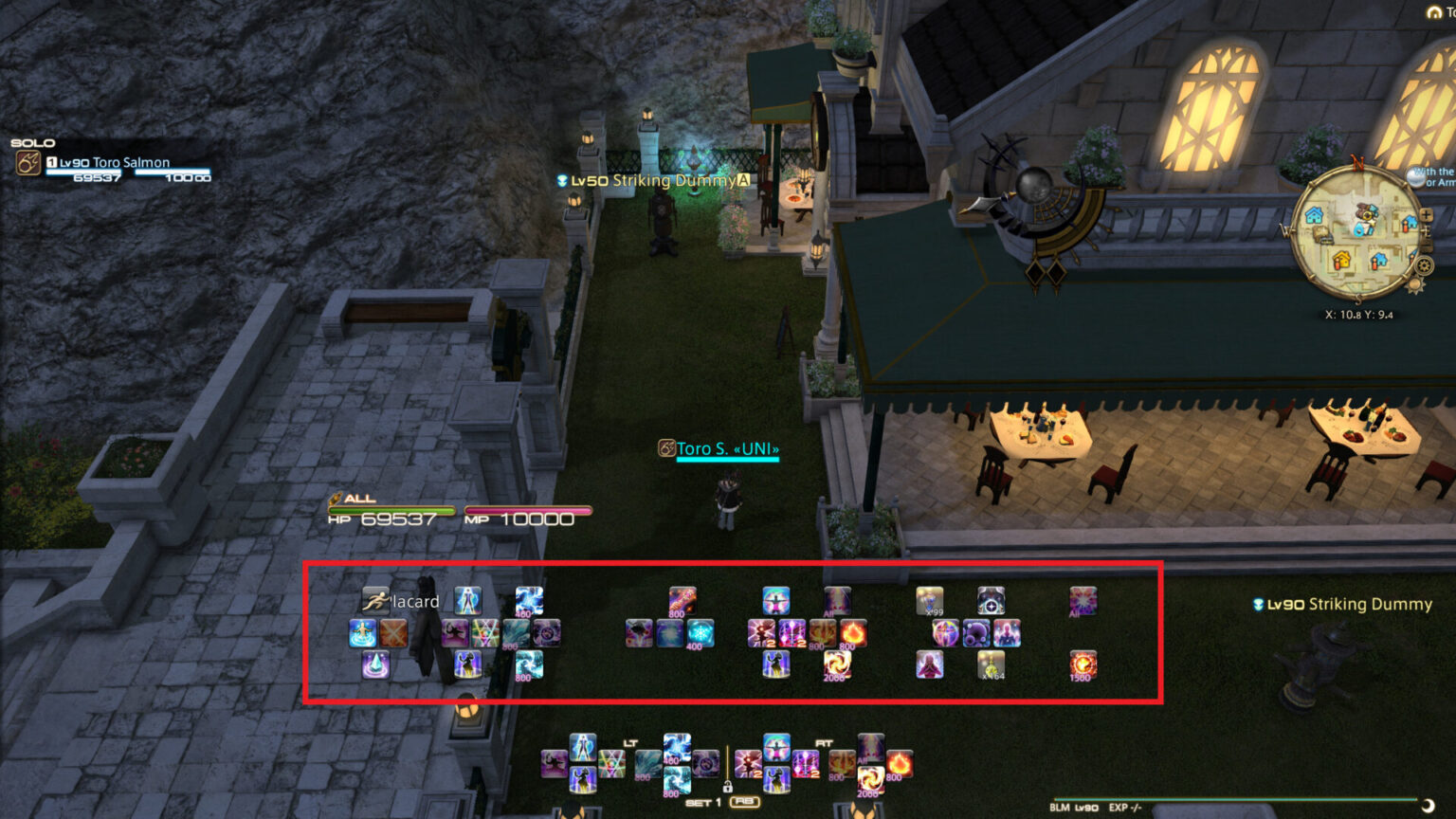Zoom in on the minimap with the plus button

coord(1426,215)
